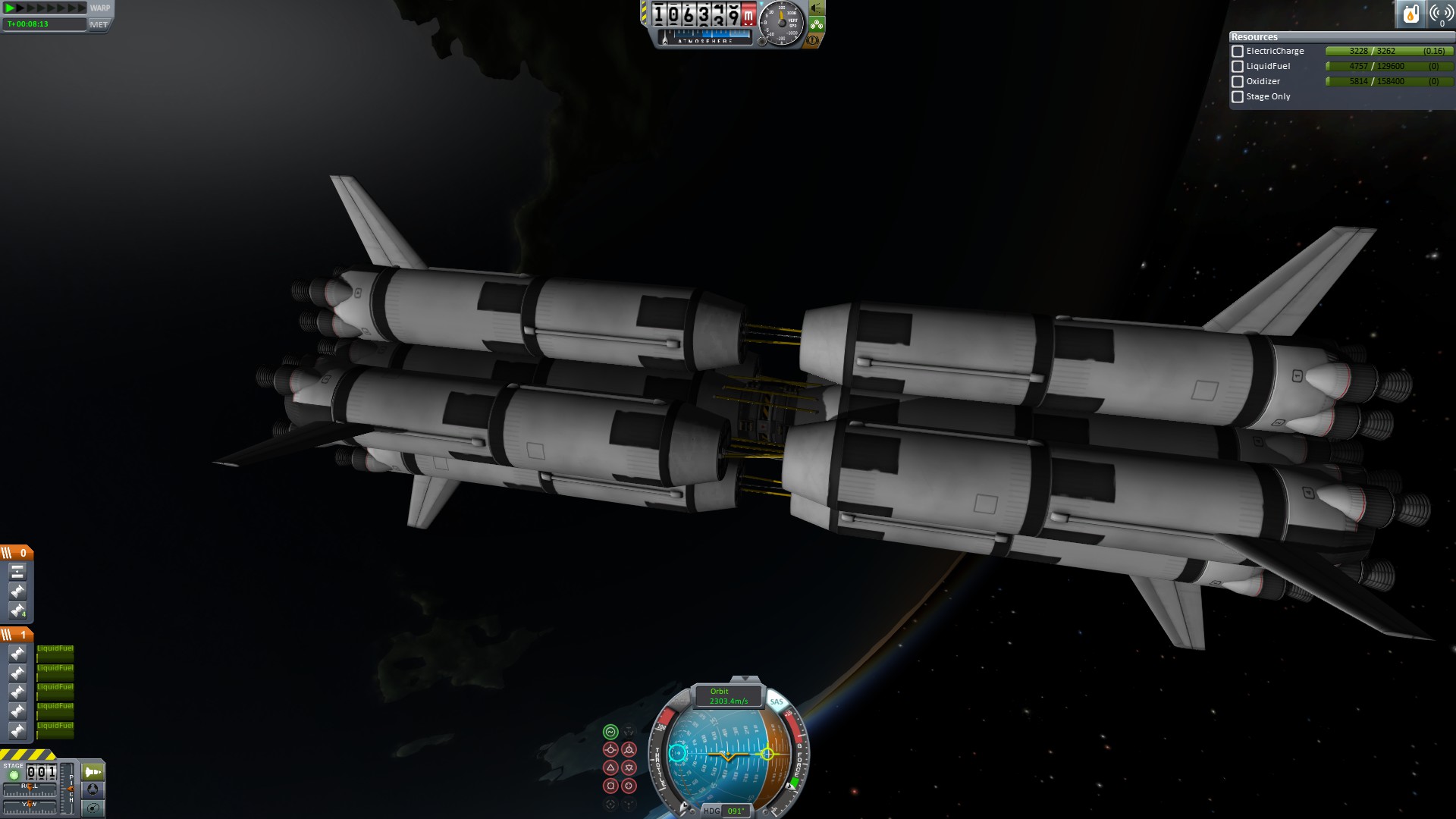
Task: Select the stability assist SAS mode
Action: 610,732
